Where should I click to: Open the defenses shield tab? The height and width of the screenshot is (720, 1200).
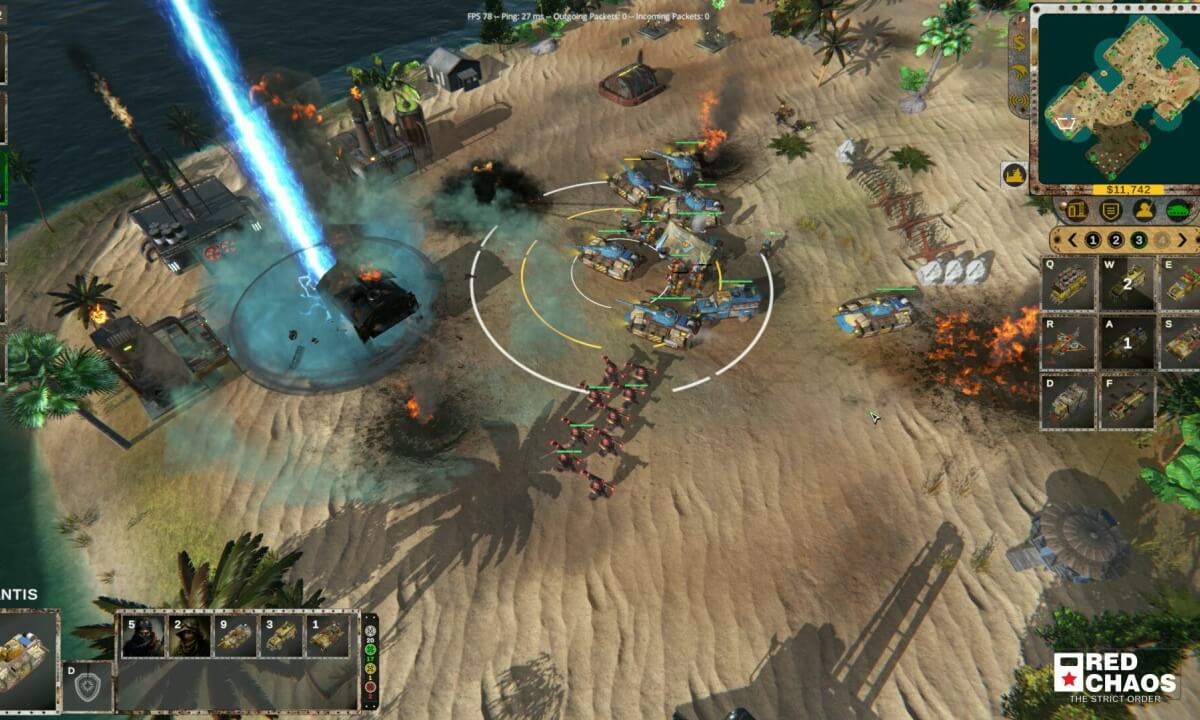[1110, 210]
